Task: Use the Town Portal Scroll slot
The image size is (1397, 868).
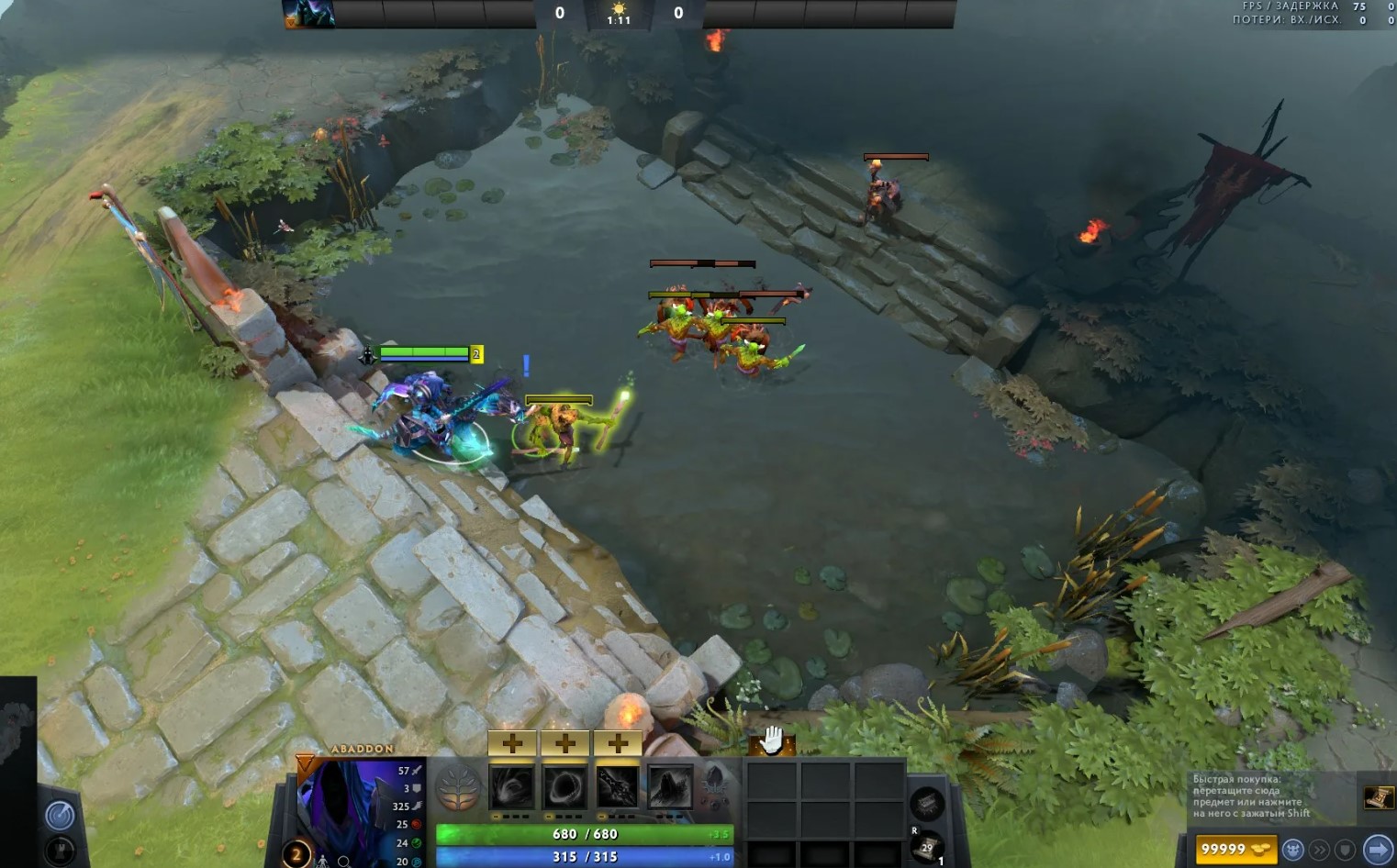Action: click(926, 848)
